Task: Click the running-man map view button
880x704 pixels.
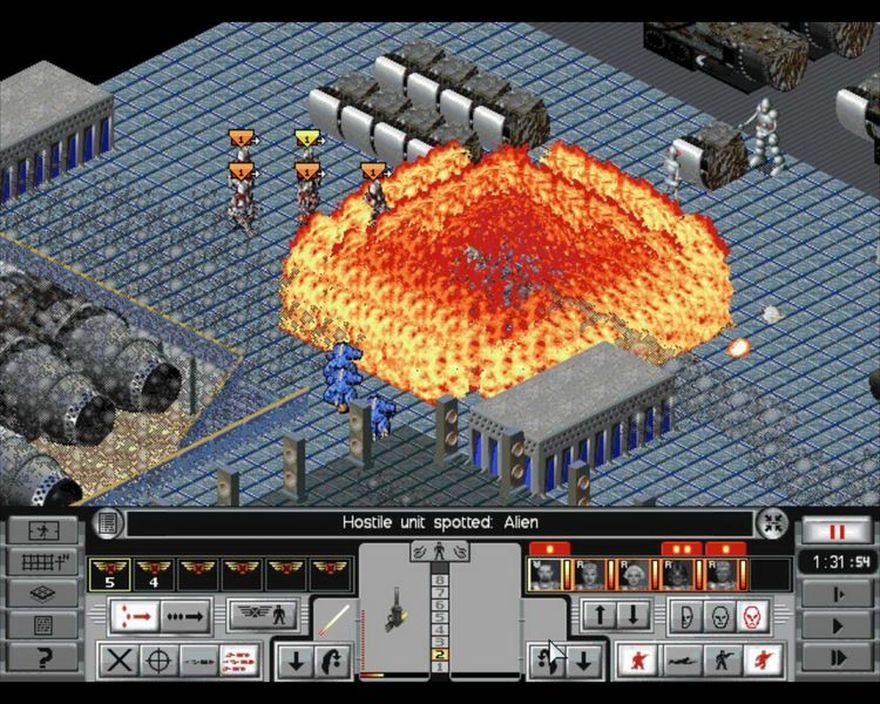Action: click(x=42, y=530)
